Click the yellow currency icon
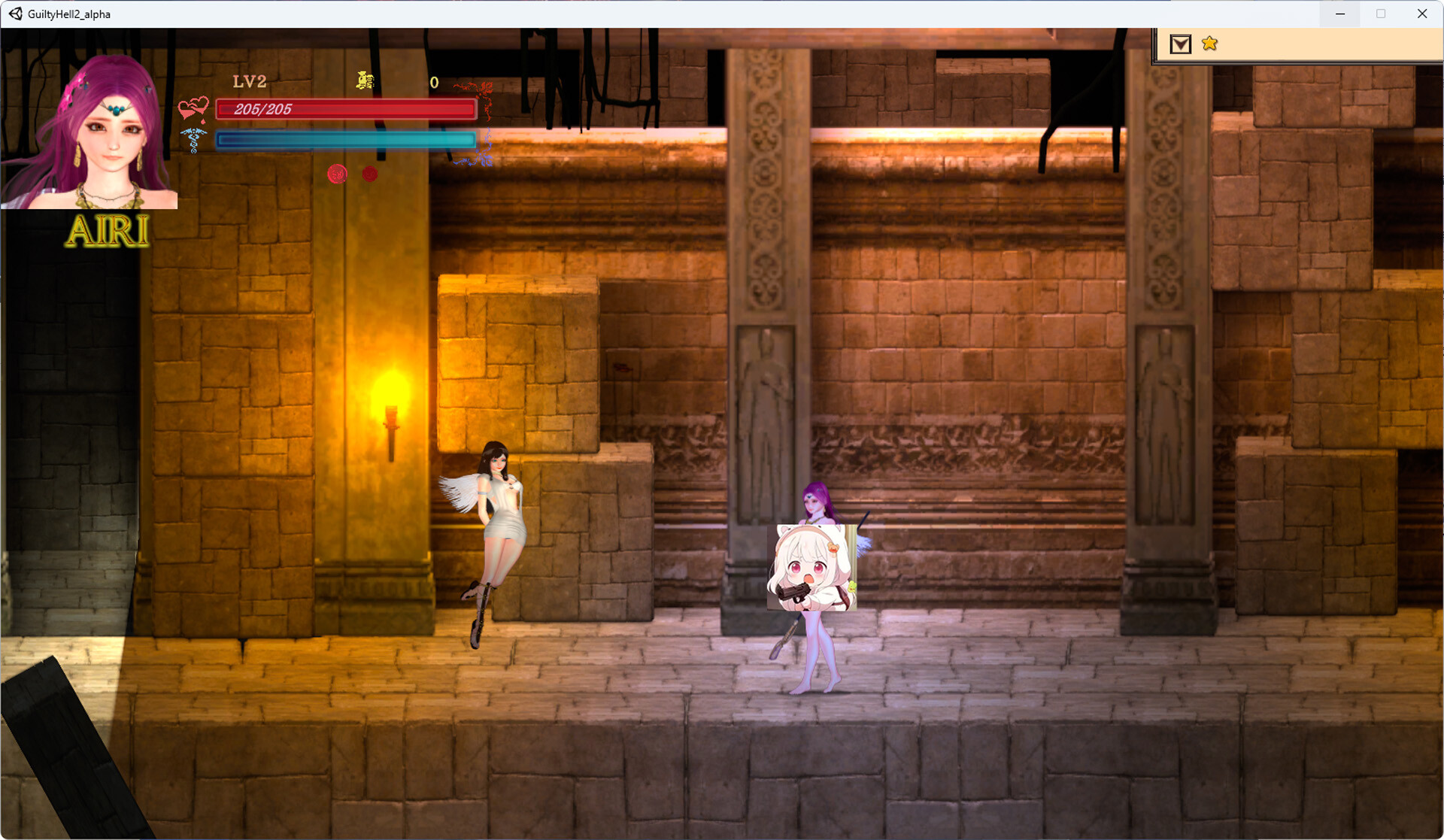The image size is (1444, 840). coord(366,80)
